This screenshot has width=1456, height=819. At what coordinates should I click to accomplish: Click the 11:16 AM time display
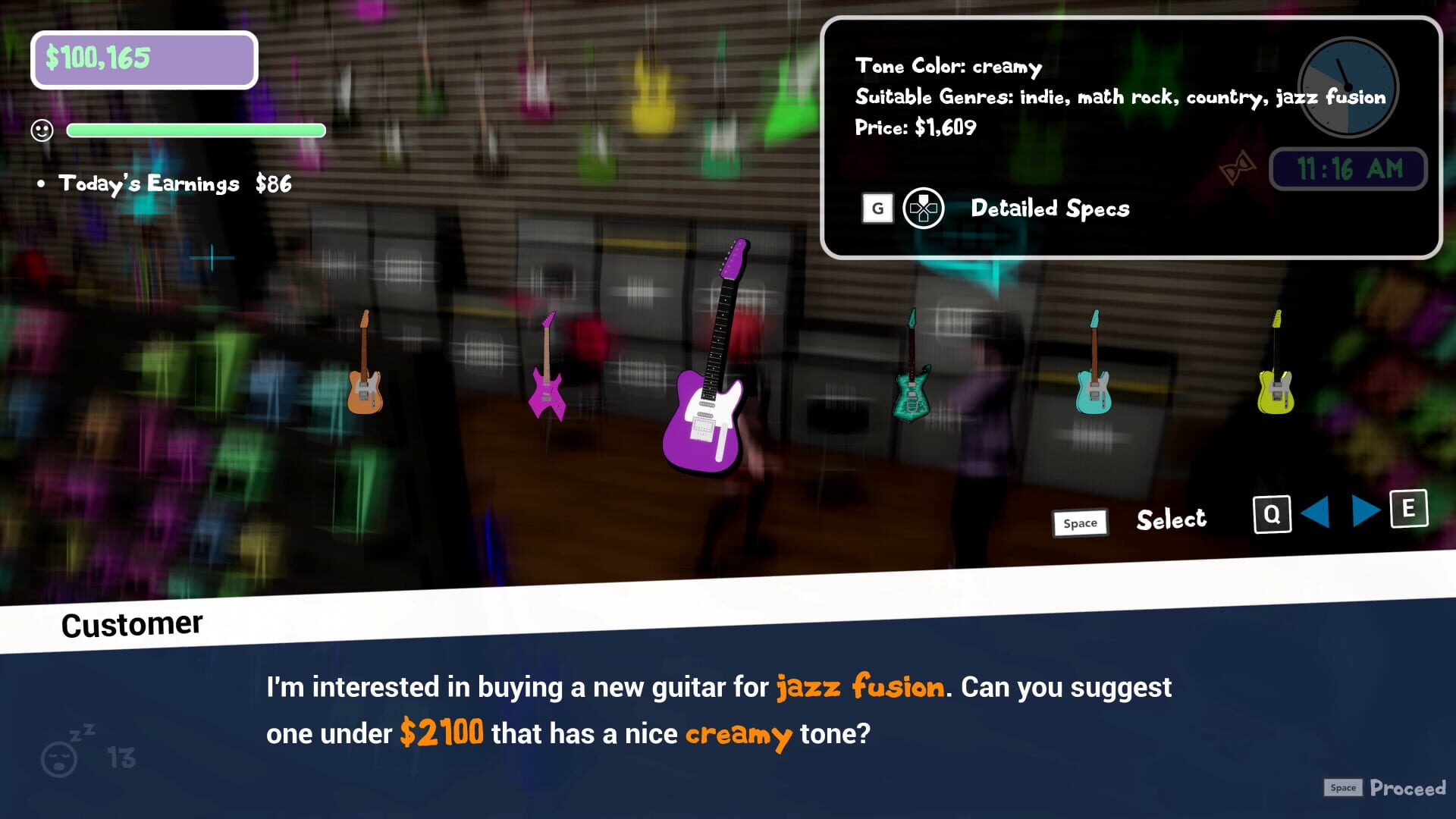[x=1349, y=168]
